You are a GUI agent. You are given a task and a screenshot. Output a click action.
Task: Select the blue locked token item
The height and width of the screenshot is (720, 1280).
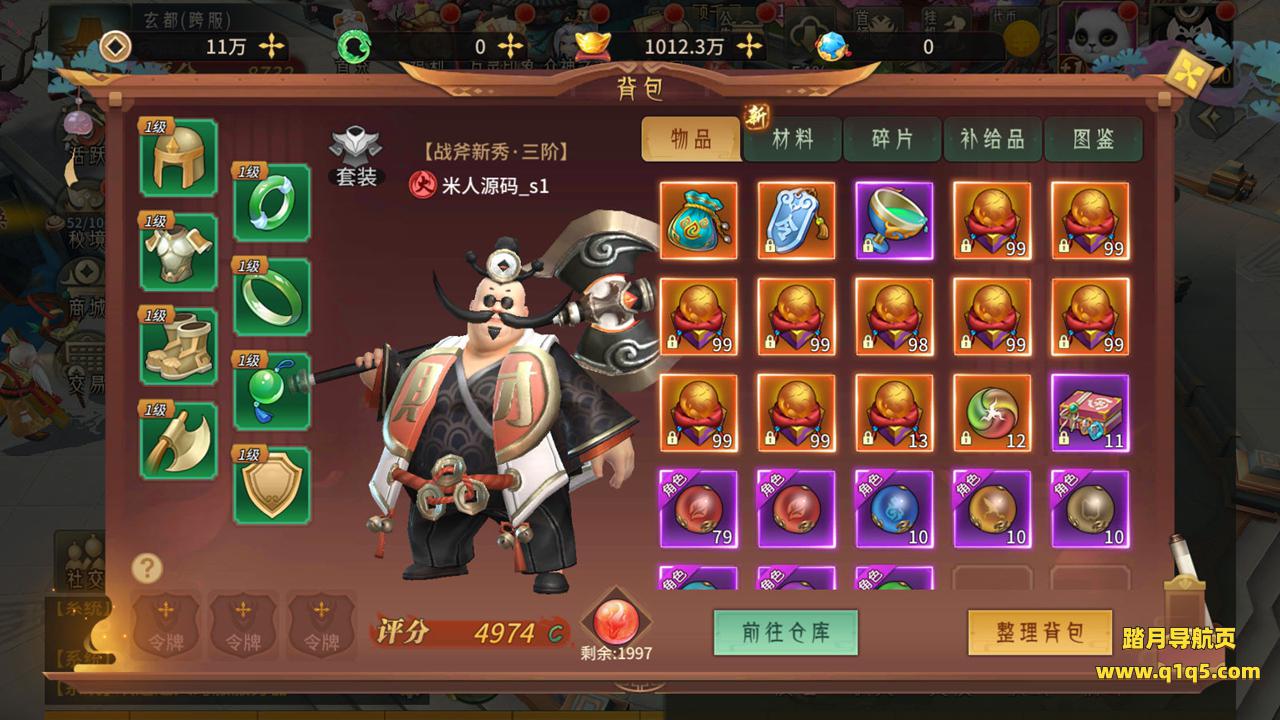click(796, 221)
